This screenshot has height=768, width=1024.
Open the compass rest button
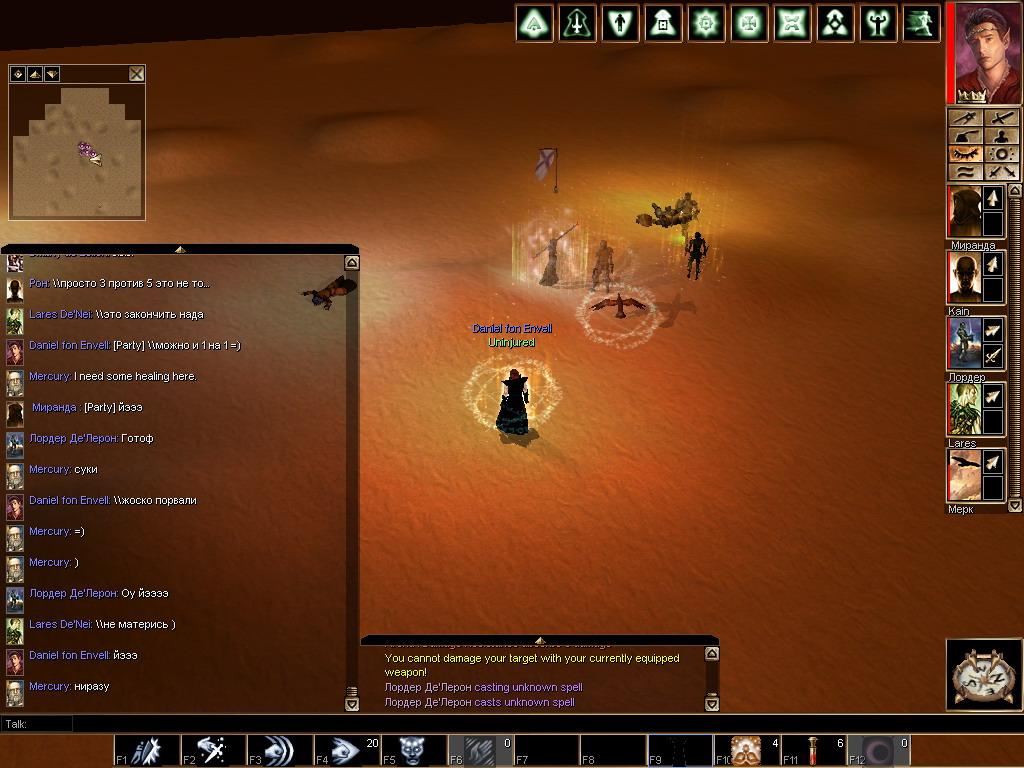(984, 674)
